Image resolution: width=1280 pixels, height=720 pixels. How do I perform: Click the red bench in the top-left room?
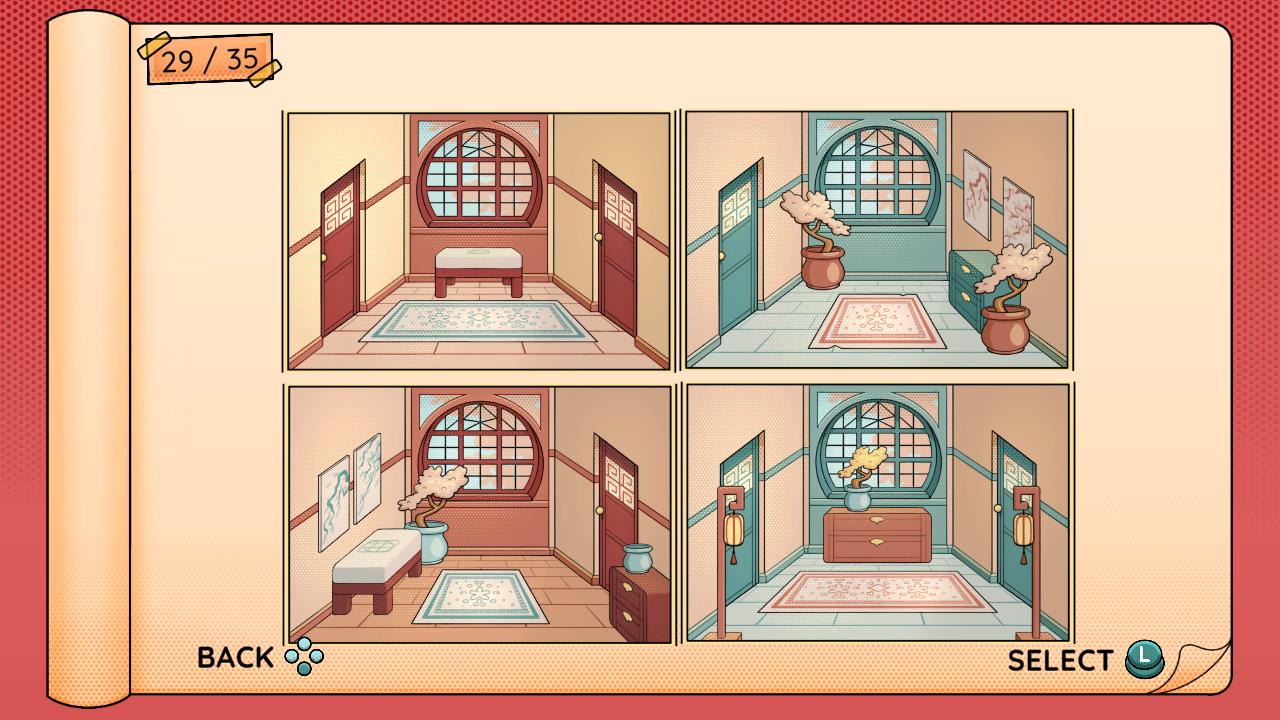pyautogui.click(x=480, y=265)
